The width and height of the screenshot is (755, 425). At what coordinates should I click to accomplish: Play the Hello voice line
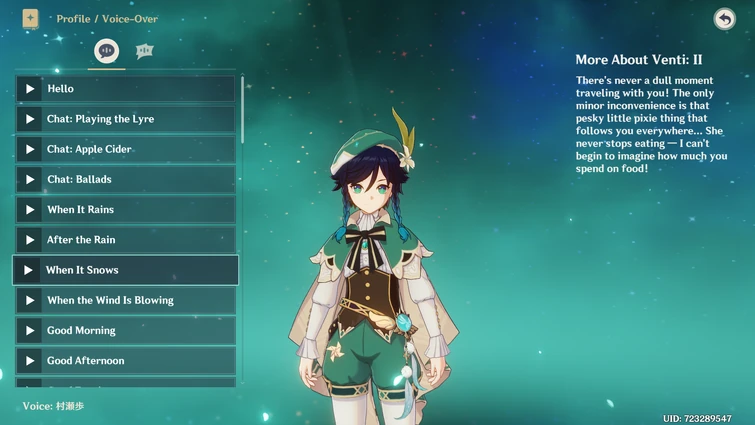point(31,89)
